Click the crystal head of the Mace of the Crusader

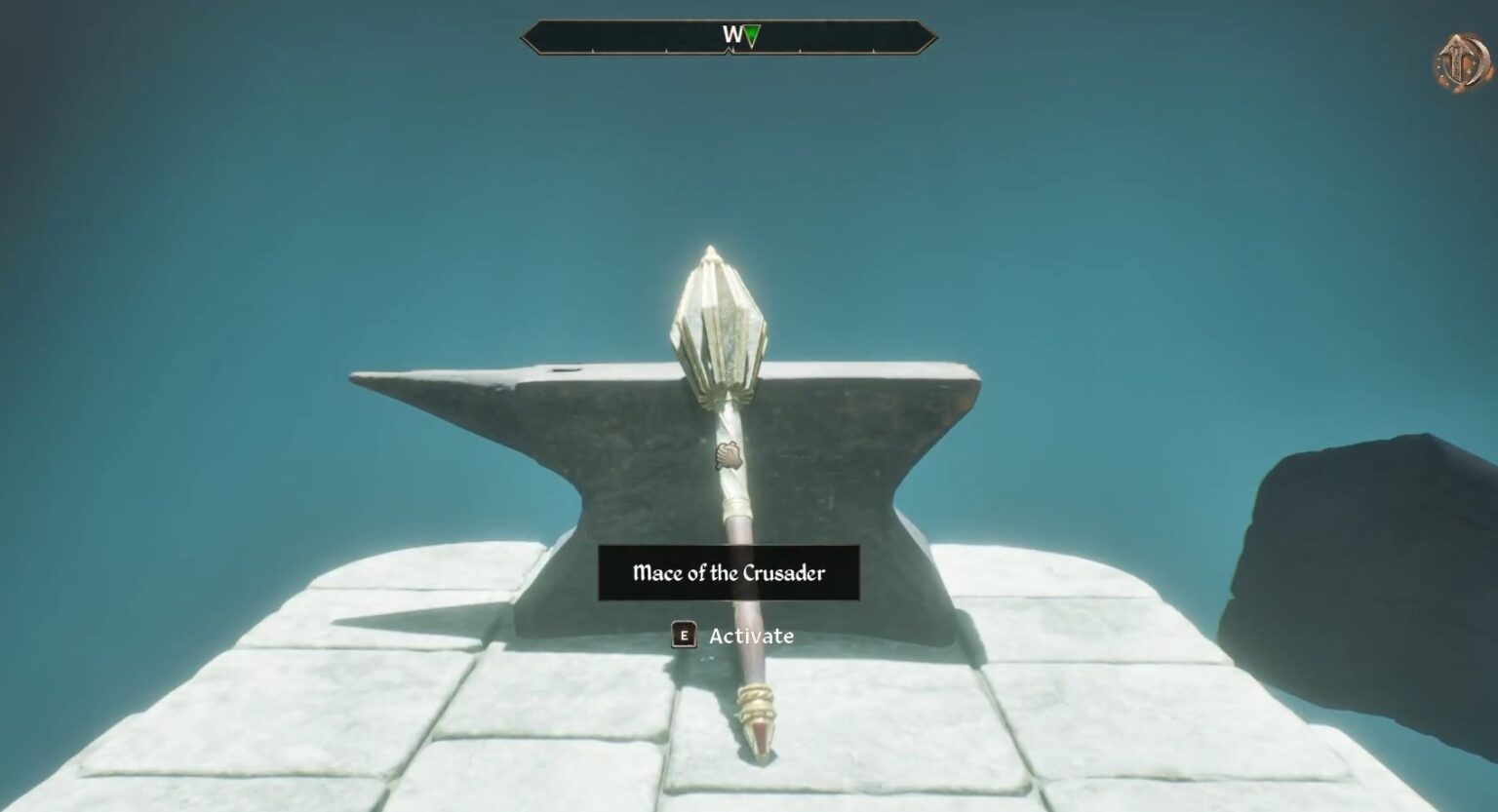pyautogui.click(x=720, y=322)
